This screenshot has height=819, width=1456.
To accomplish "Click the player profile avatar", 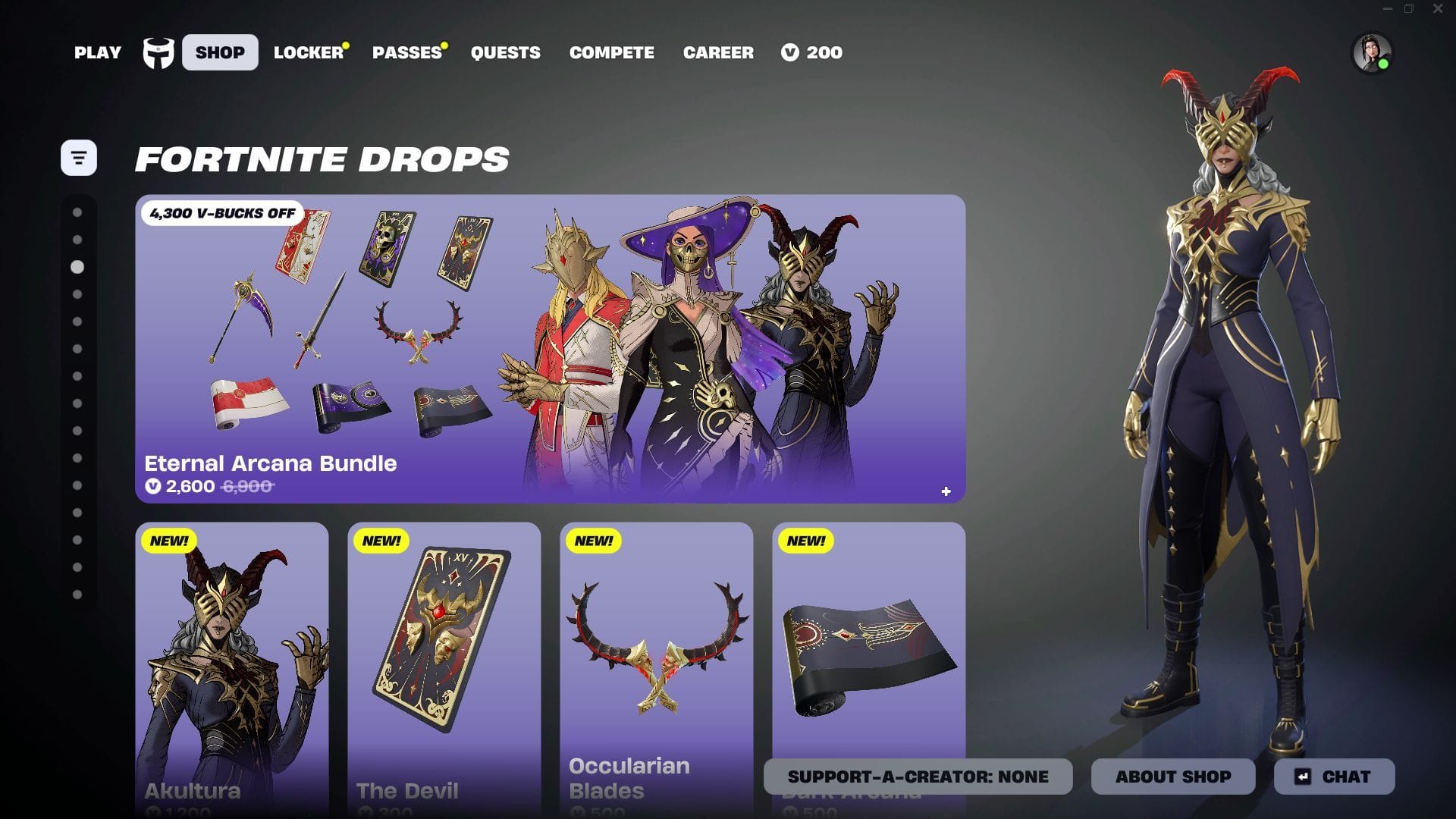I will point(1372,53).
